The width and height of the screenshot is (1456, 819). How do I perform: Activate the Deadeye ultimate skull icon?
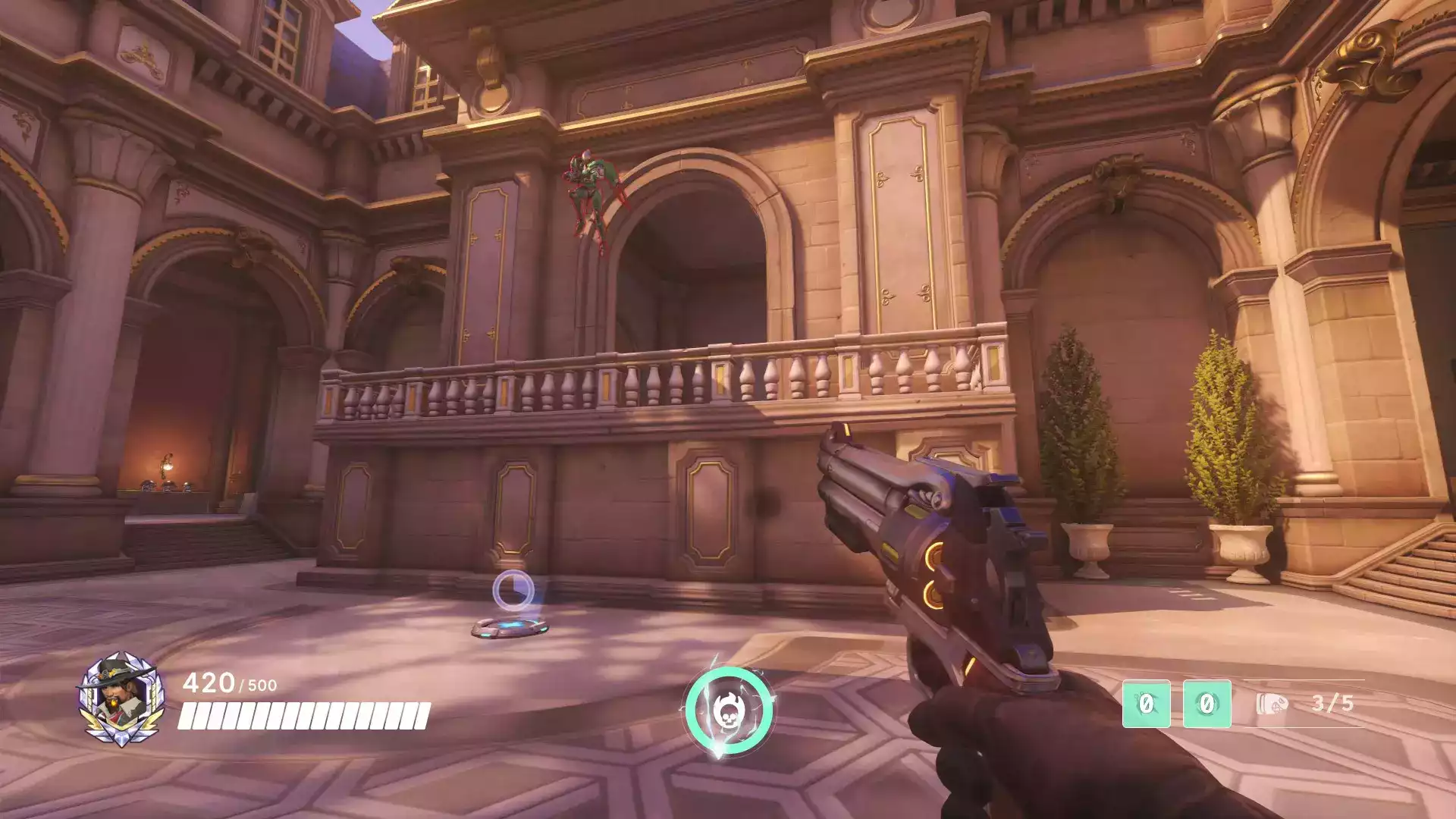(729, 709)
